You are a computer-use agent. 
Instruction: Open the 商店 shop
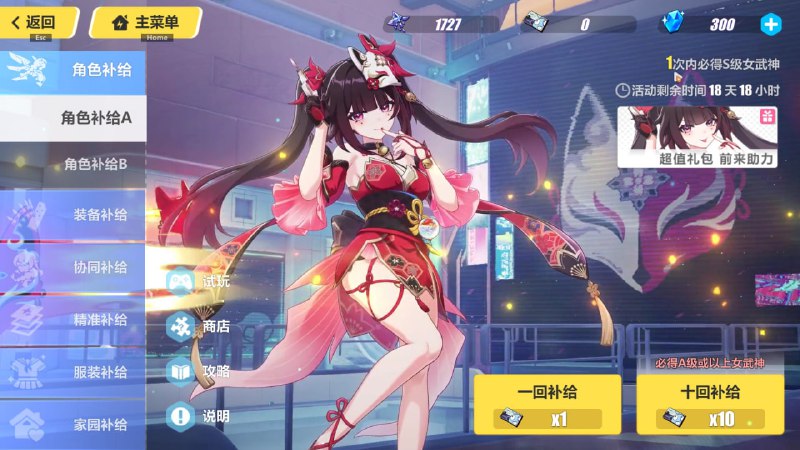(198, 326)
